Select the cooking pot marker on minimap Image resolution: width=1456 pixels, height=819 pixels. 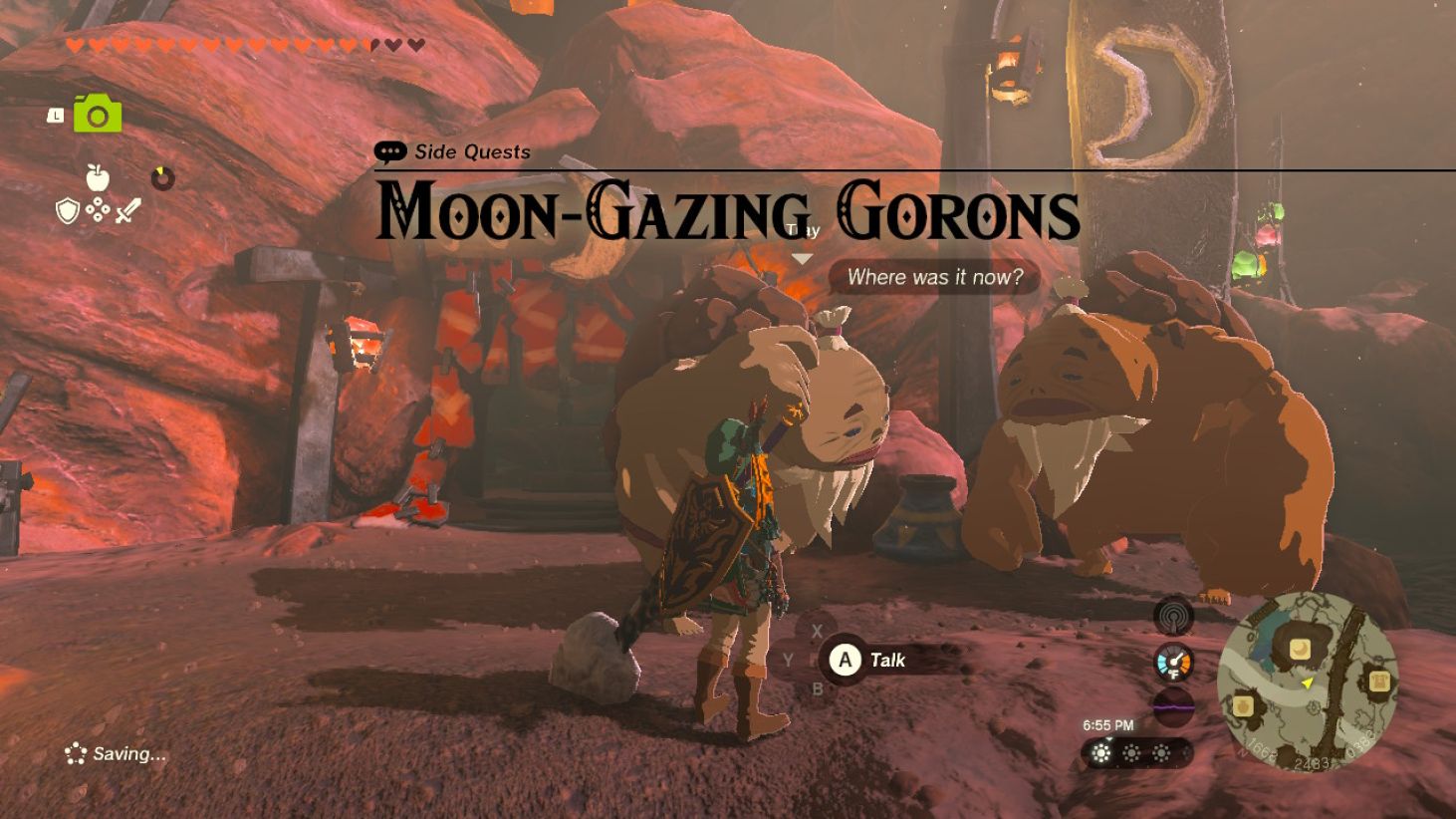click(1244, 705)
